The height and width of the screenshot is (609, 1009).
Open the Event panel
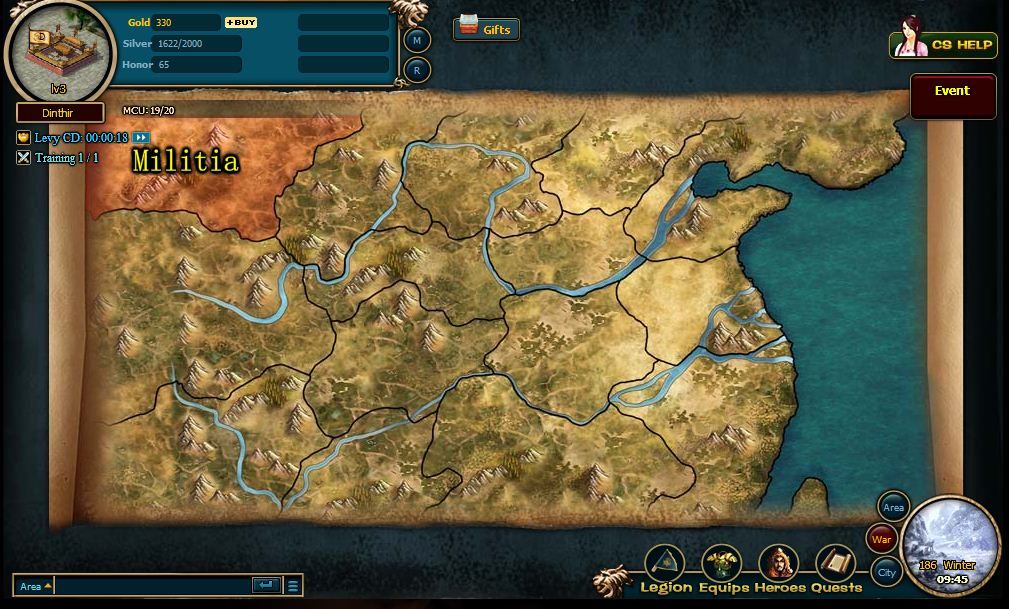pyautogui.click(x=952, y=96)
